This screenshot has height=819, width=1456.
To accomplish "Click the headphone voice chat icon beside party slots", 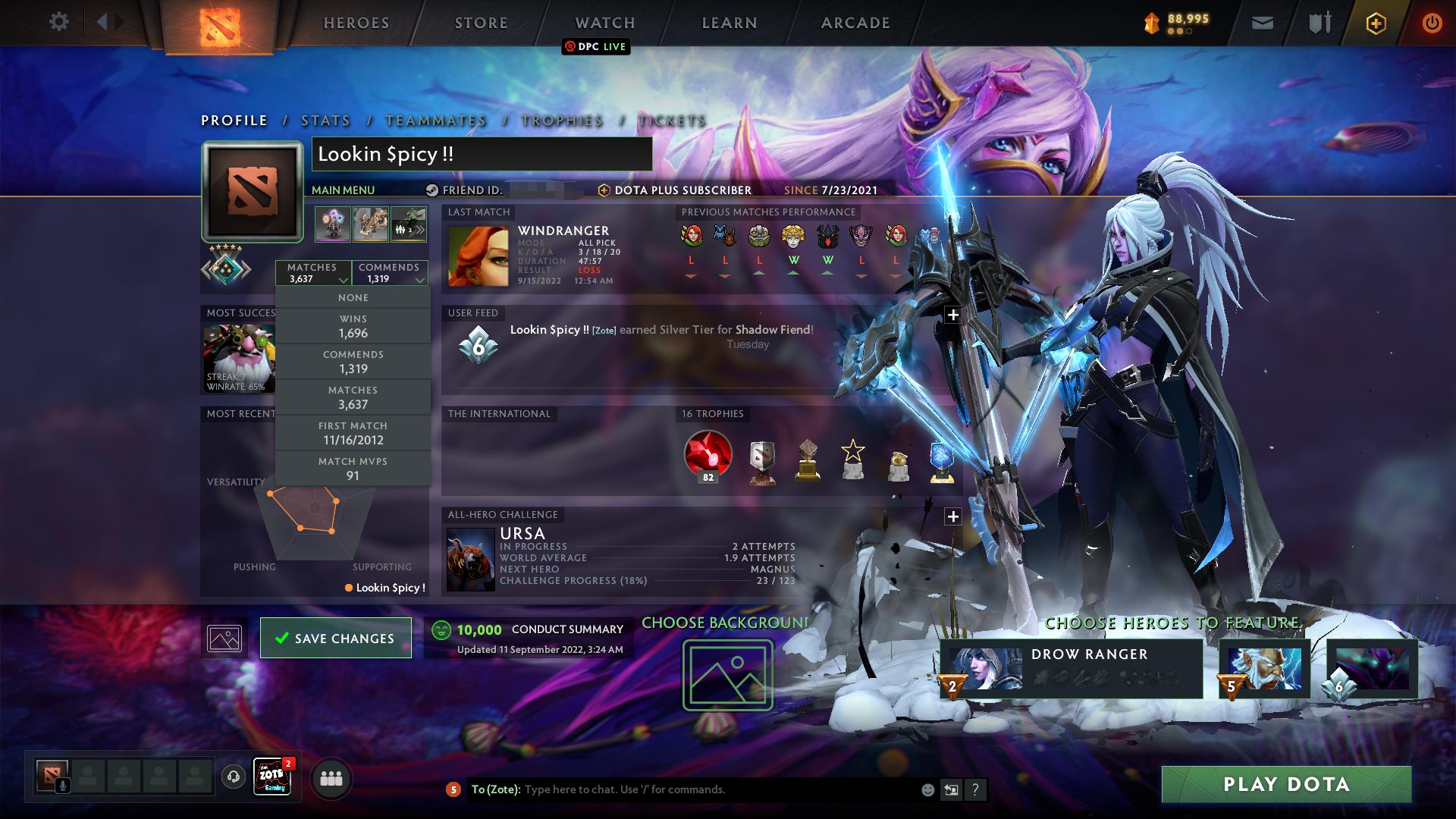I will point(232,778).
